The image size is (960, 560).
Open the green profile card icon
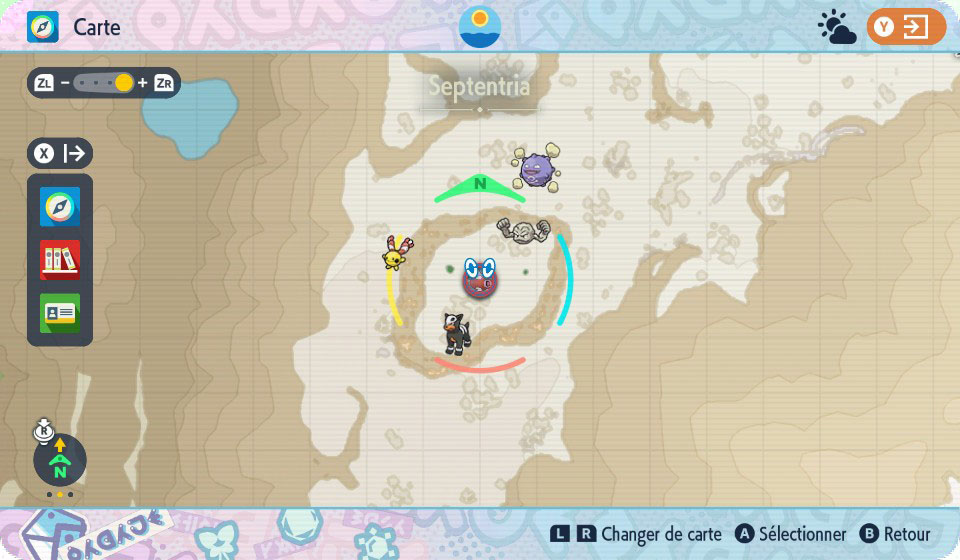(x=60, y=313)
